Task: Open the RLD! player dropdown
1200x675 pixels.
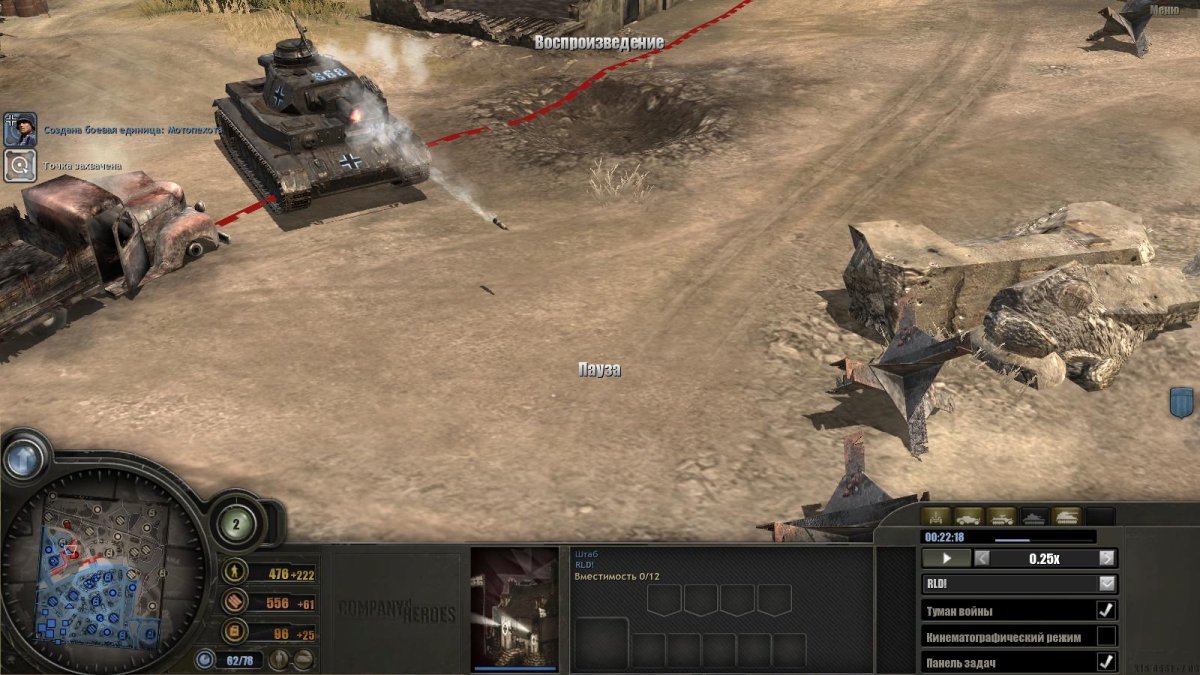Action: tap(1107, 584)
